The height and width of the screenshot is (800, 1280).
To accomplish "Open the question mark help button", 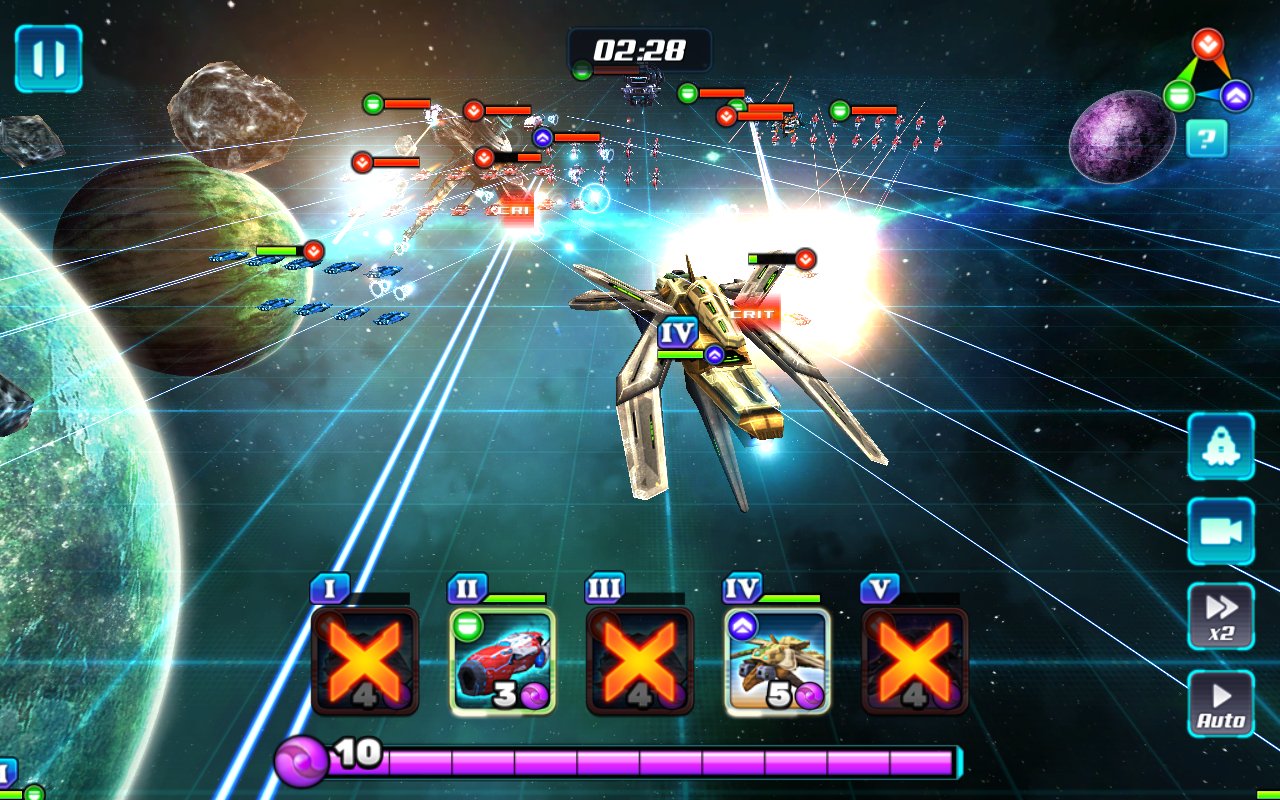I will [1206, 138].
